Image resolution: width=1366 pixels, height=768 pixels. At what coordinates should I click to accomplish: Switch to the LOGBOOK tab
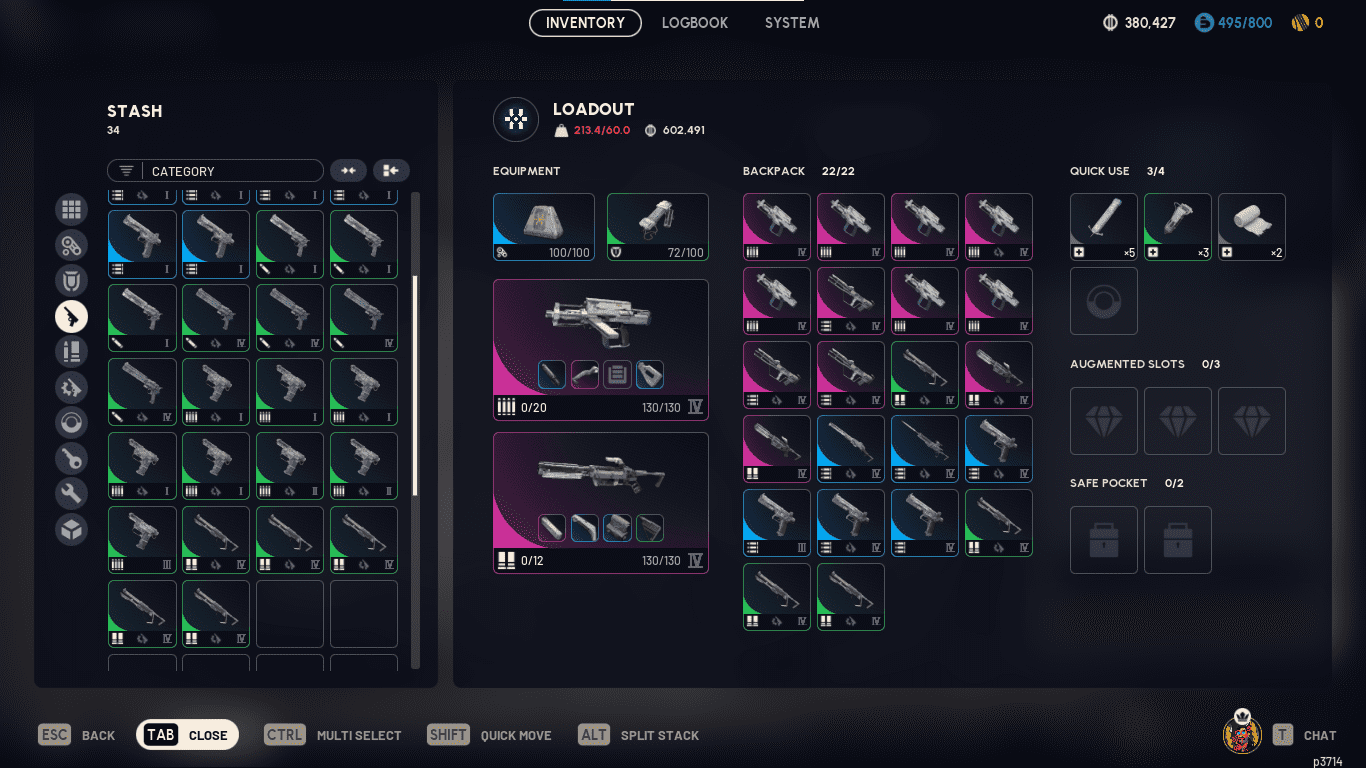[694, 22]
